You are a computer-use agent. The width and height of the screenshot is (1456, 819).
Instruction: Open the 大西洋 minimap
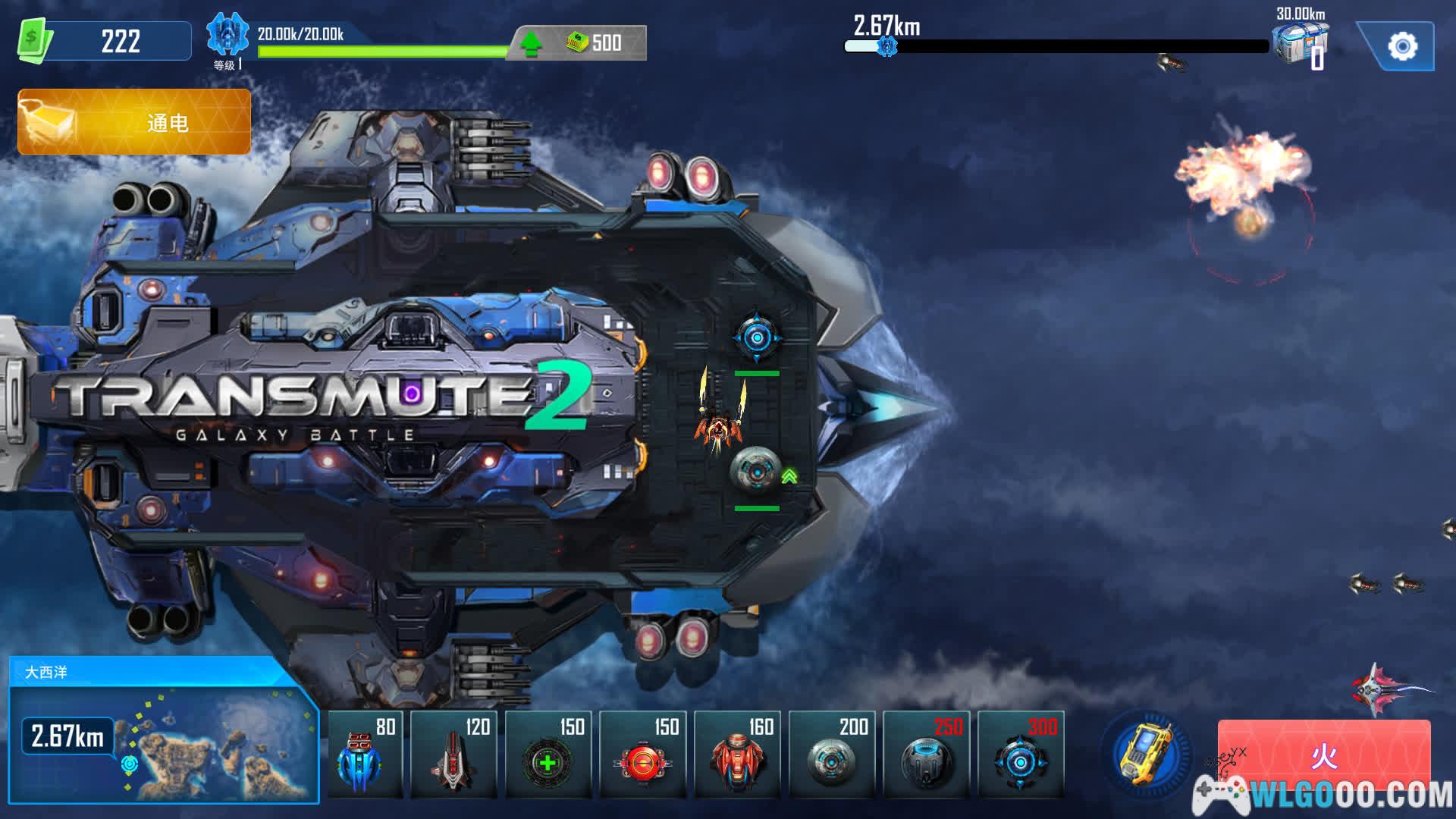164,732
